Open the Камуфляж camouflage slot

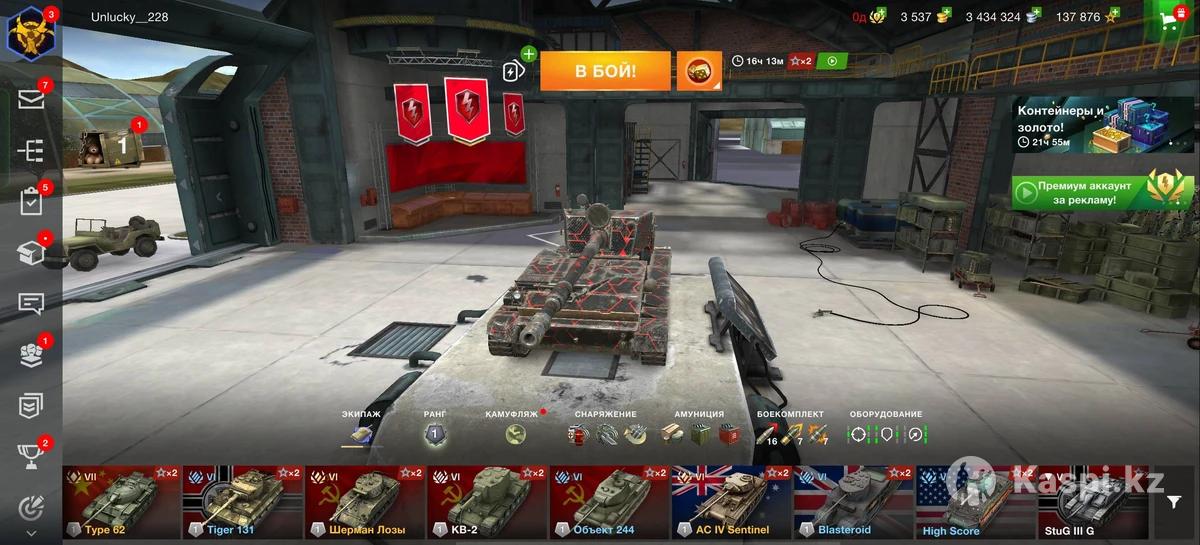(x=516, y=435)
